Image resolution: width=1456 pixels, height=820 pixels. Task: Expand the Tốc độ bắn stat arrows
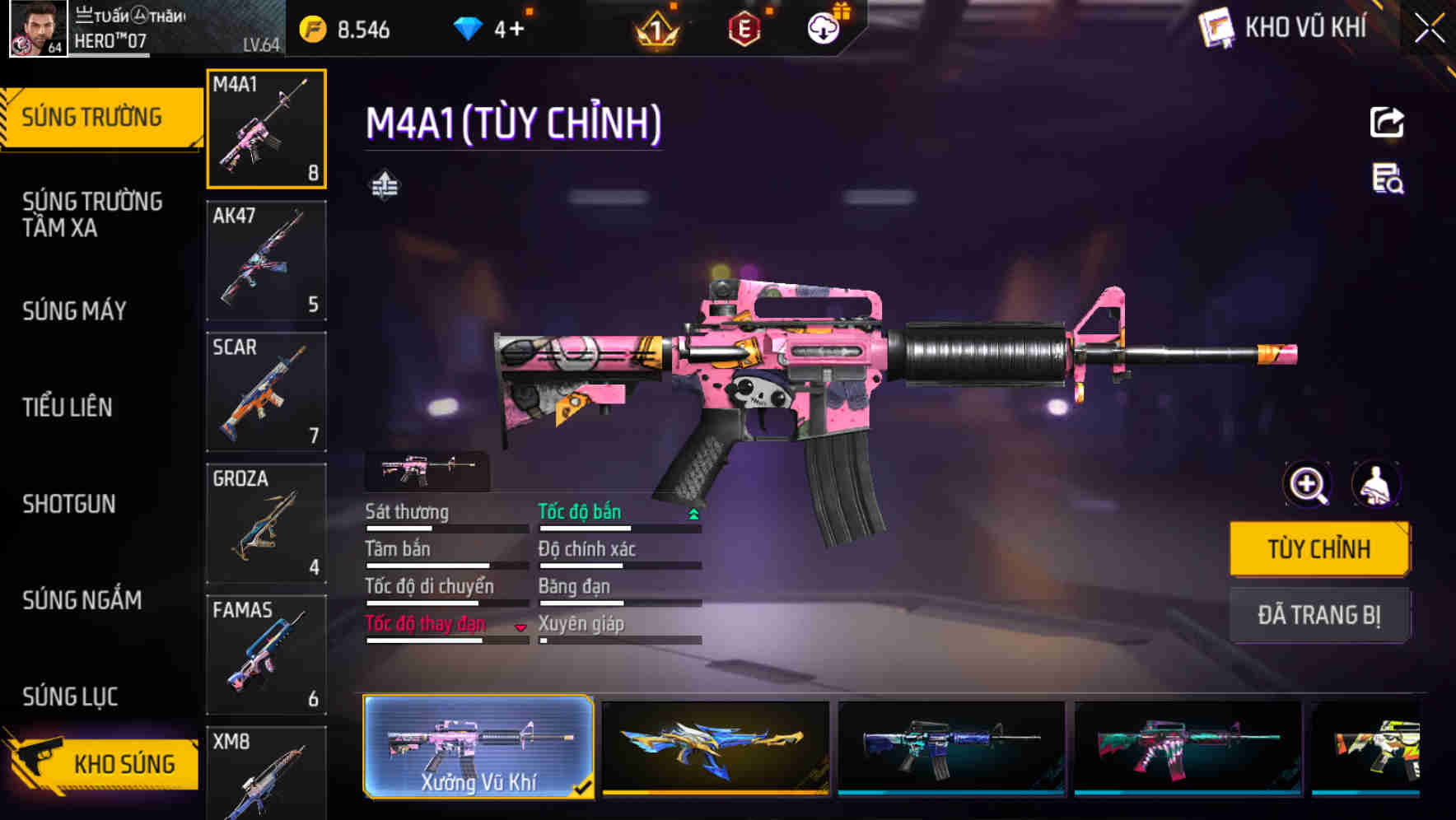point(692,513)
